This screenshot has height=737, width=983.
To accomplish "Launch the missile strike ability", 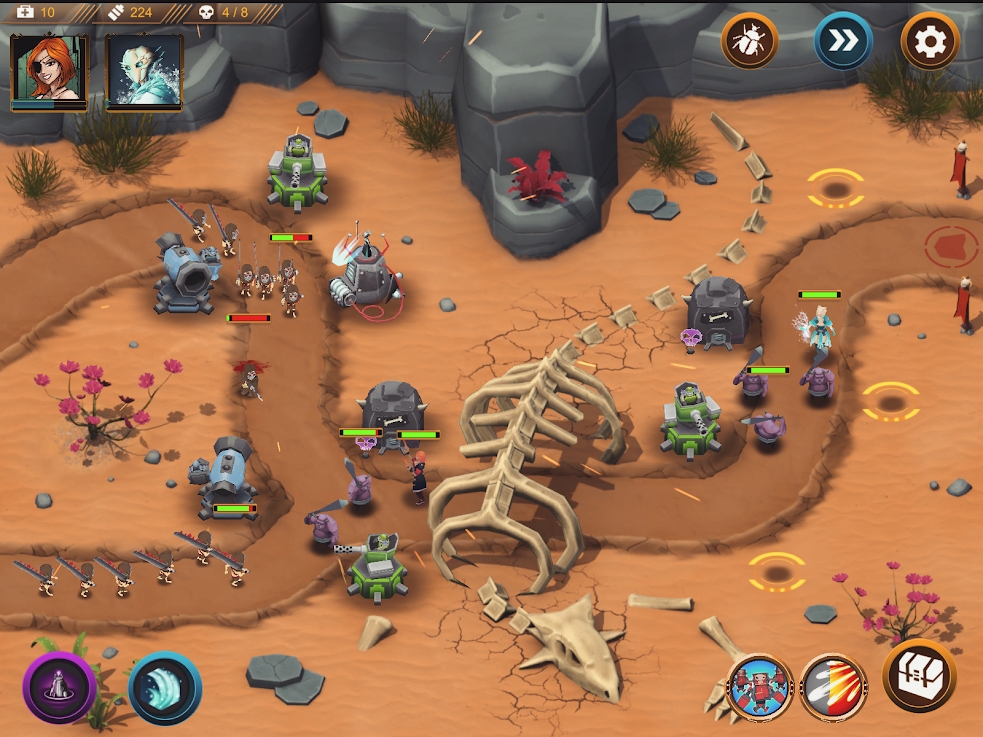I will pyautogui.click(x=833, y=687).
